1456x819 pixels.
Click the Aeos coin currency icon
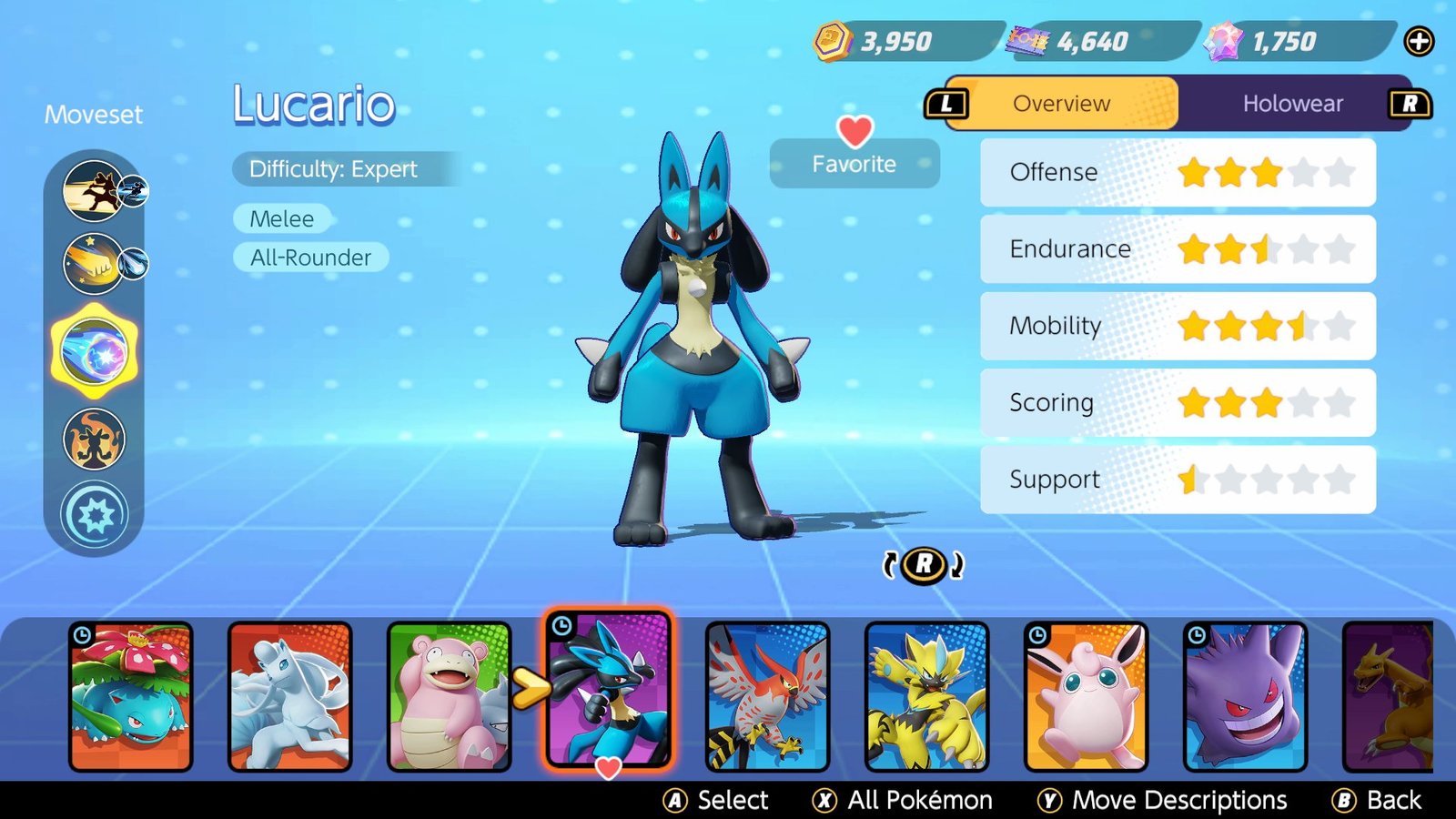click(831, 40)
